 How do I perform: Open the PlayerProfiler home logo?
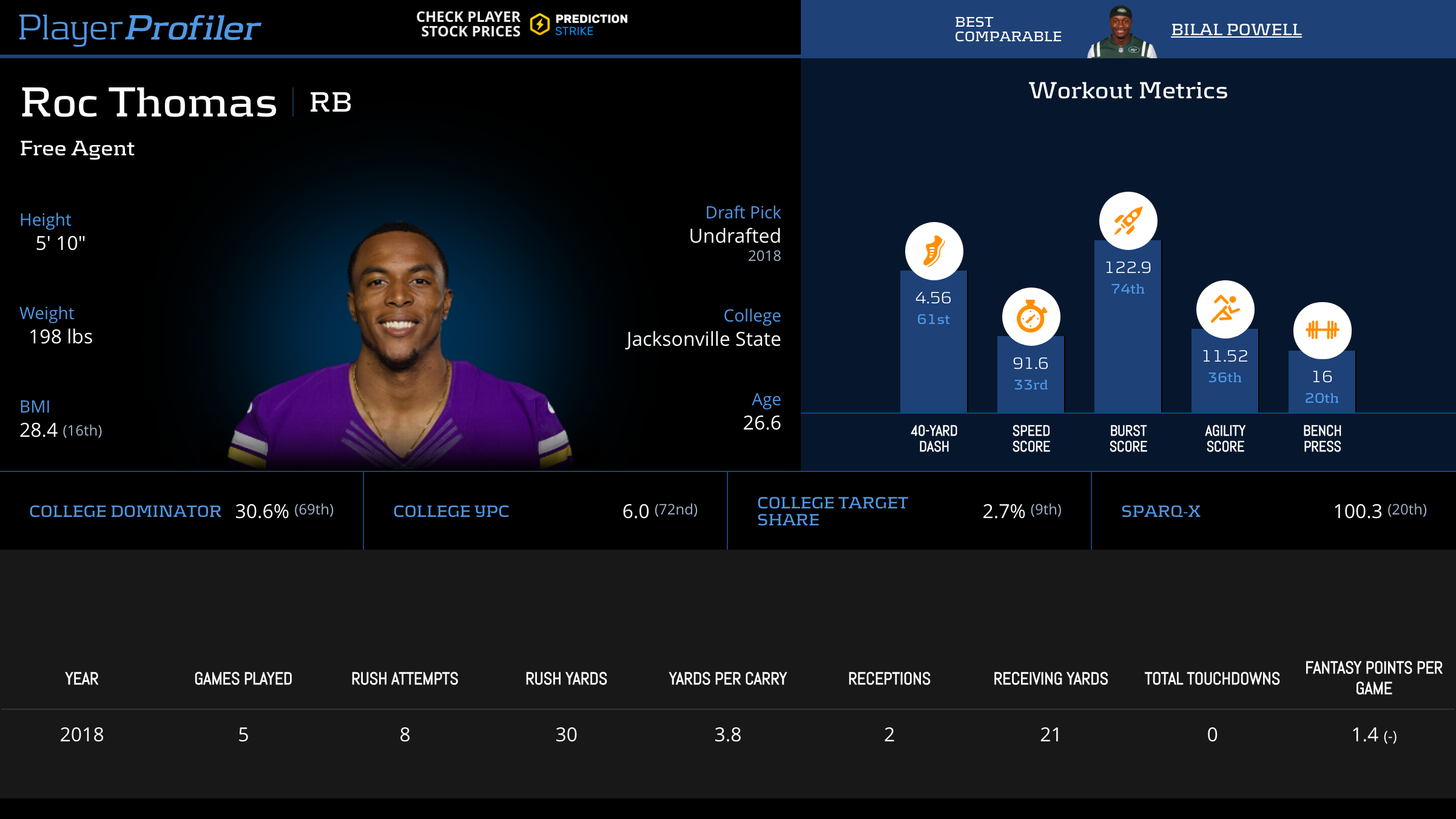(140, 28)
